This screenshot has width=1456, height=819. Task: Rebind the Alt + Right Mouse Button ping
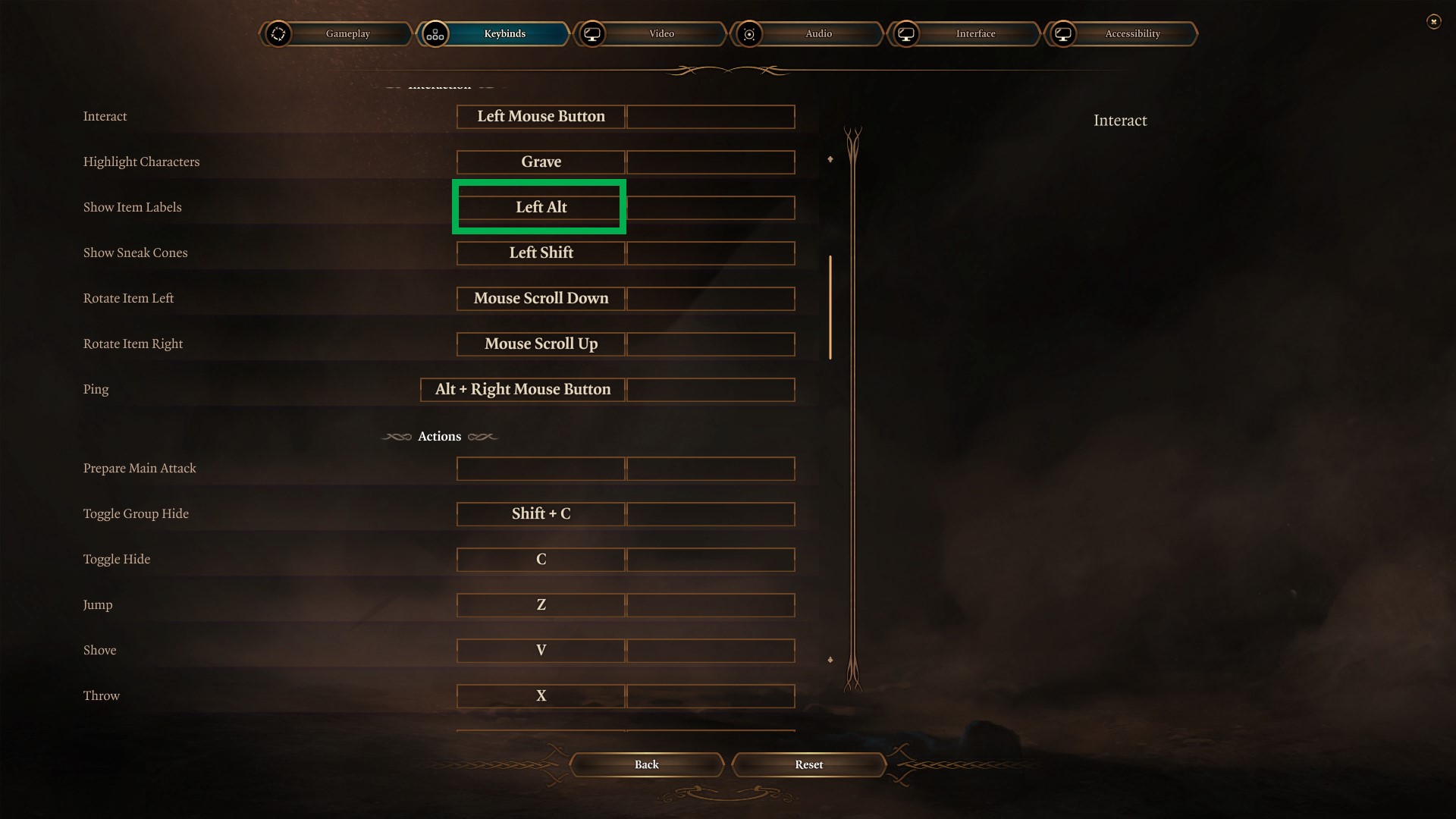[523, 390]
